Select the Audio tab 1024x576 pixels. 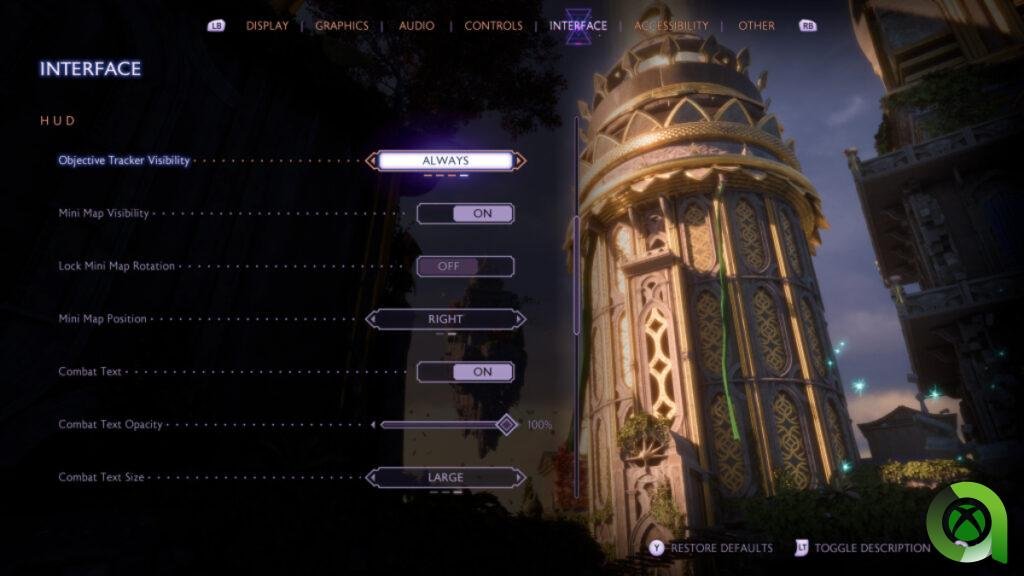(x=416, y=26)
